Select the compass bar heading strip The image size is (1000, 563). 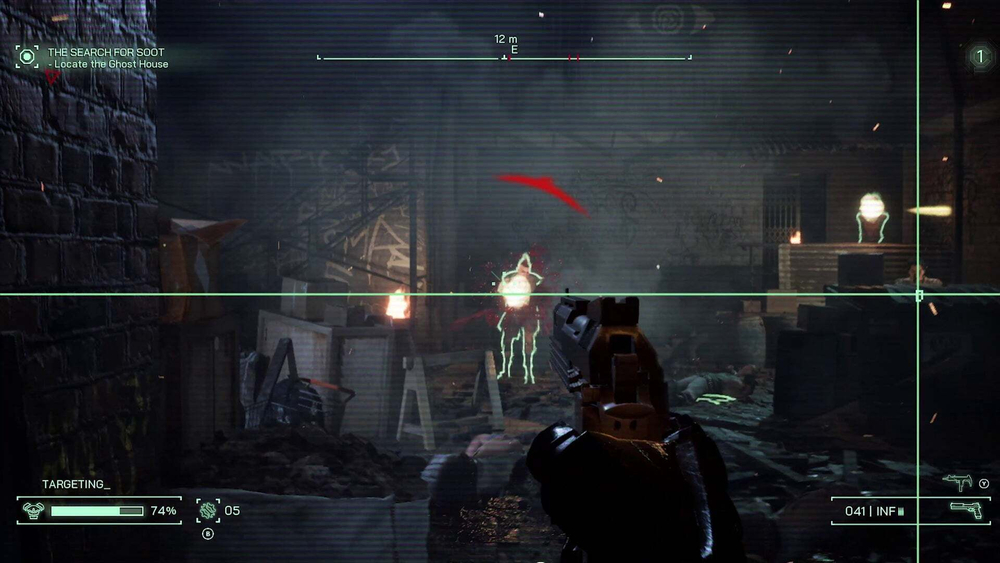point(504,57)
